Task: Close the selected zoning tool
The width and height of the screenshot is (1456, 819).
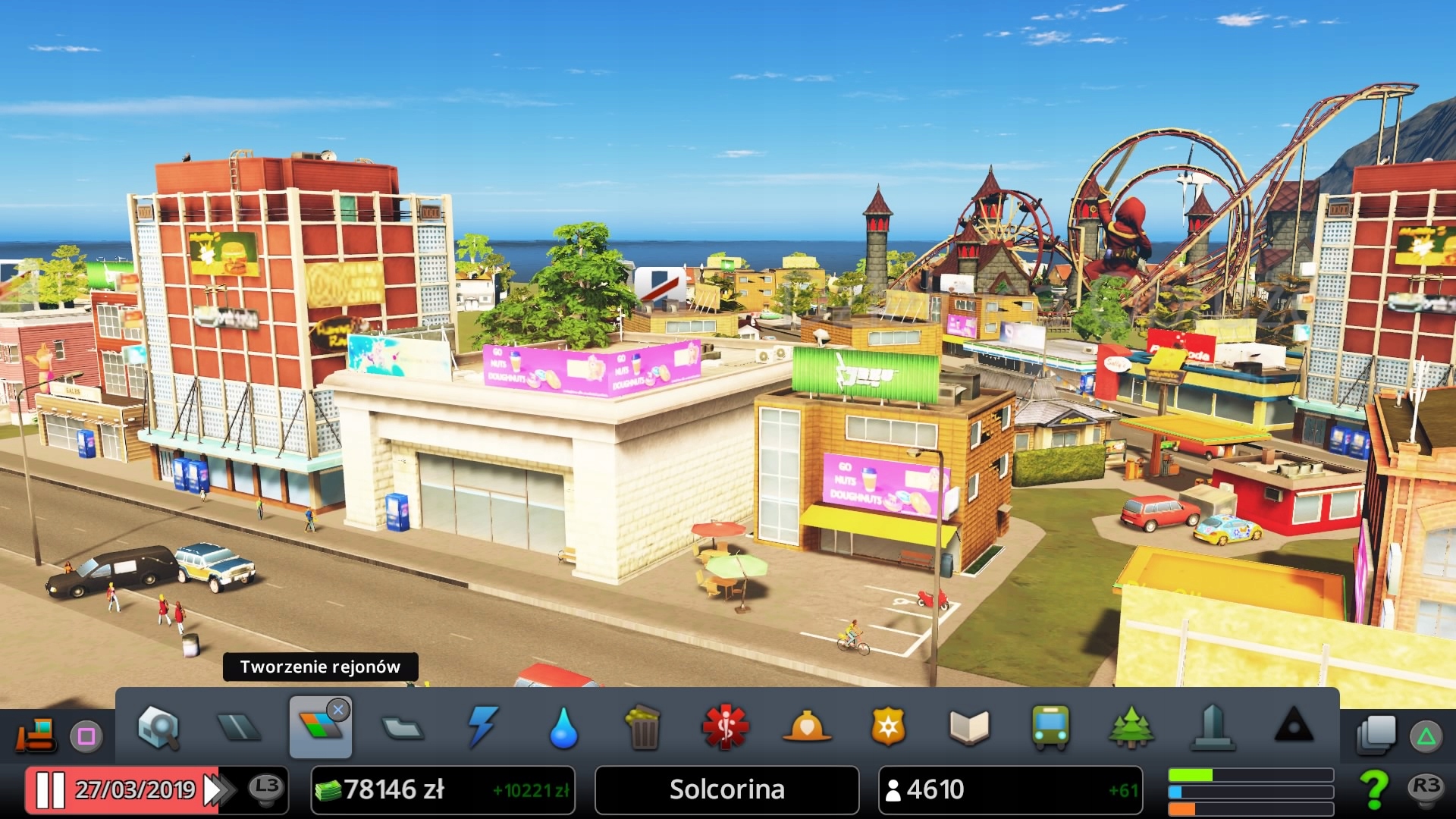Action: click(338, 710)
